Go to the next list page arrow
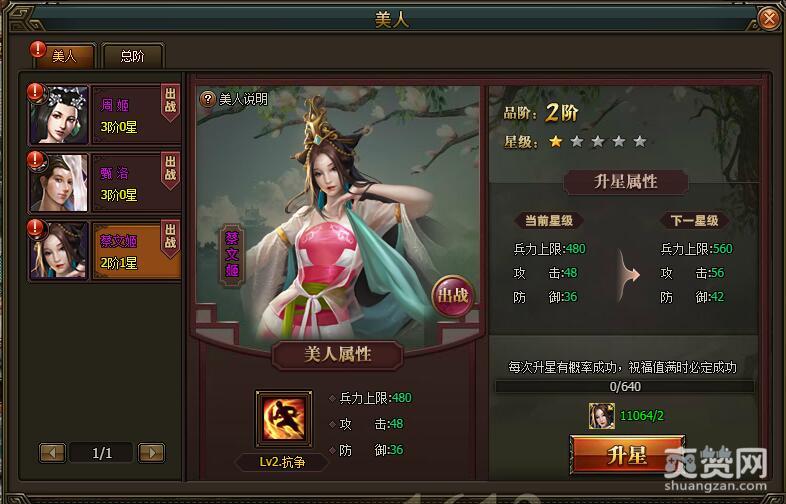Screen dimensions: 786x504 click(151, 453)
